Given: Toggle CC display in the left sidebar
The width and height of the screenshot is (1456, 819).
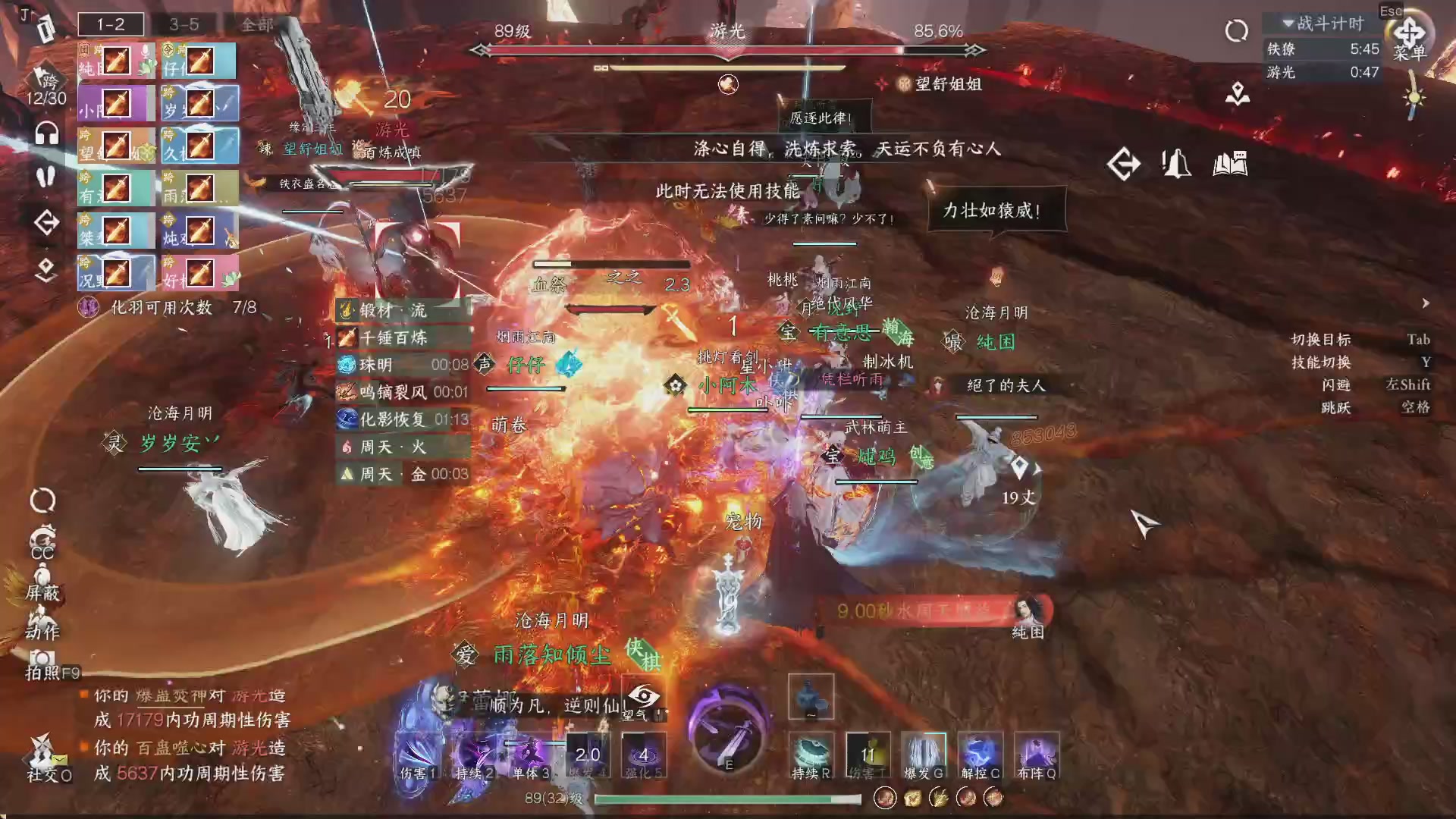Looking at the screenshot, I should [42, 548].
